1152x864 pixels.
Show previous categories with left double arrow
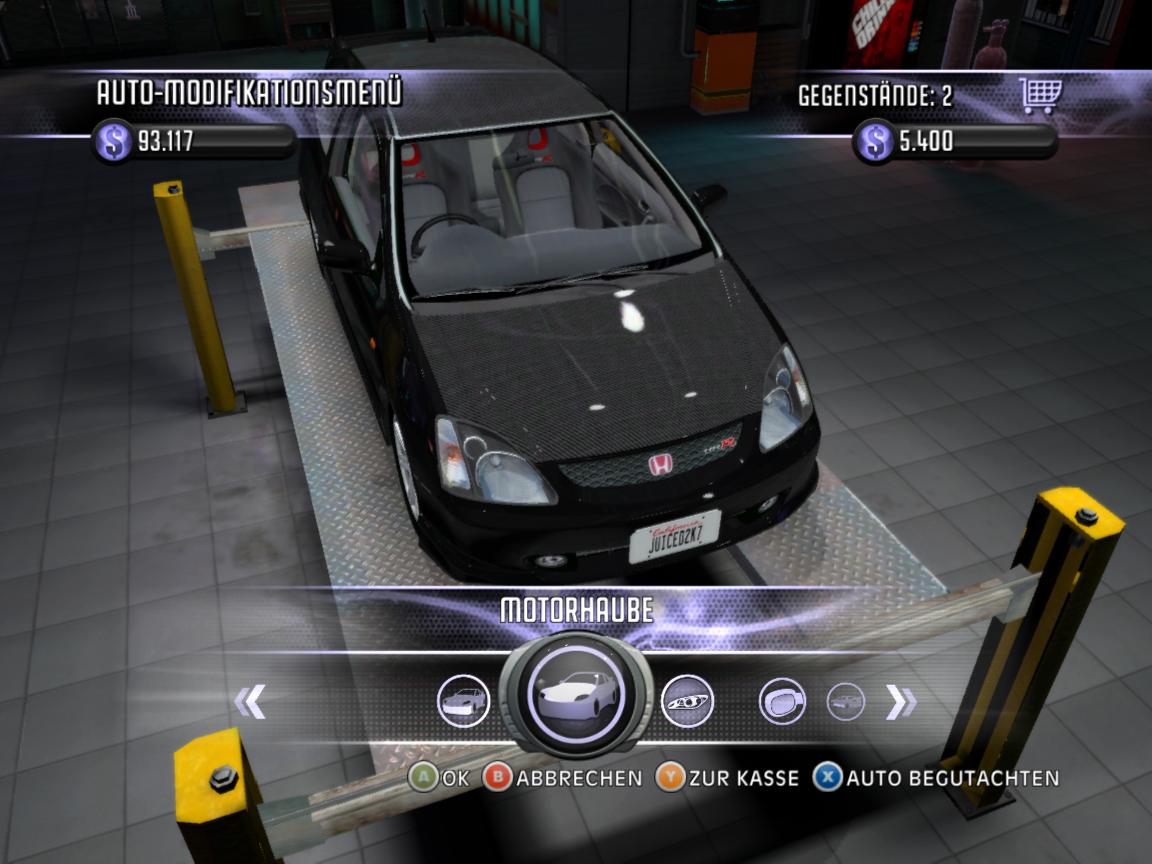250,702
